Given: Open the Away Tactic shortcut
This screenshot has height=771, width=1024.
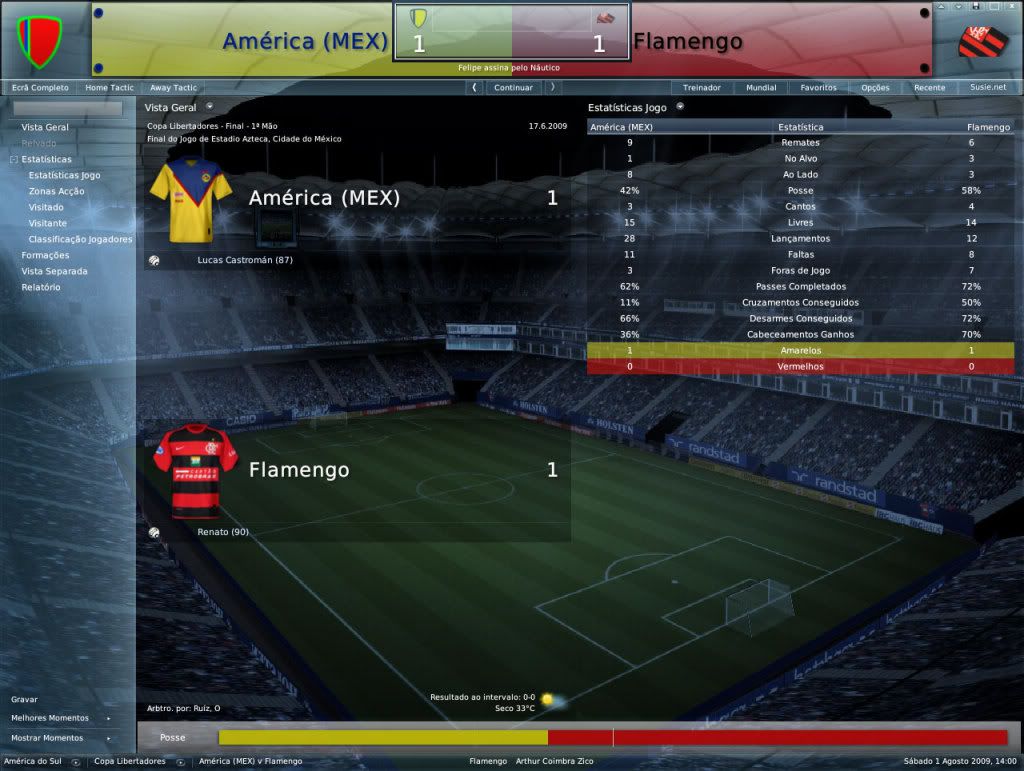Looking at the screenshot, I should [x=173, y=87].
